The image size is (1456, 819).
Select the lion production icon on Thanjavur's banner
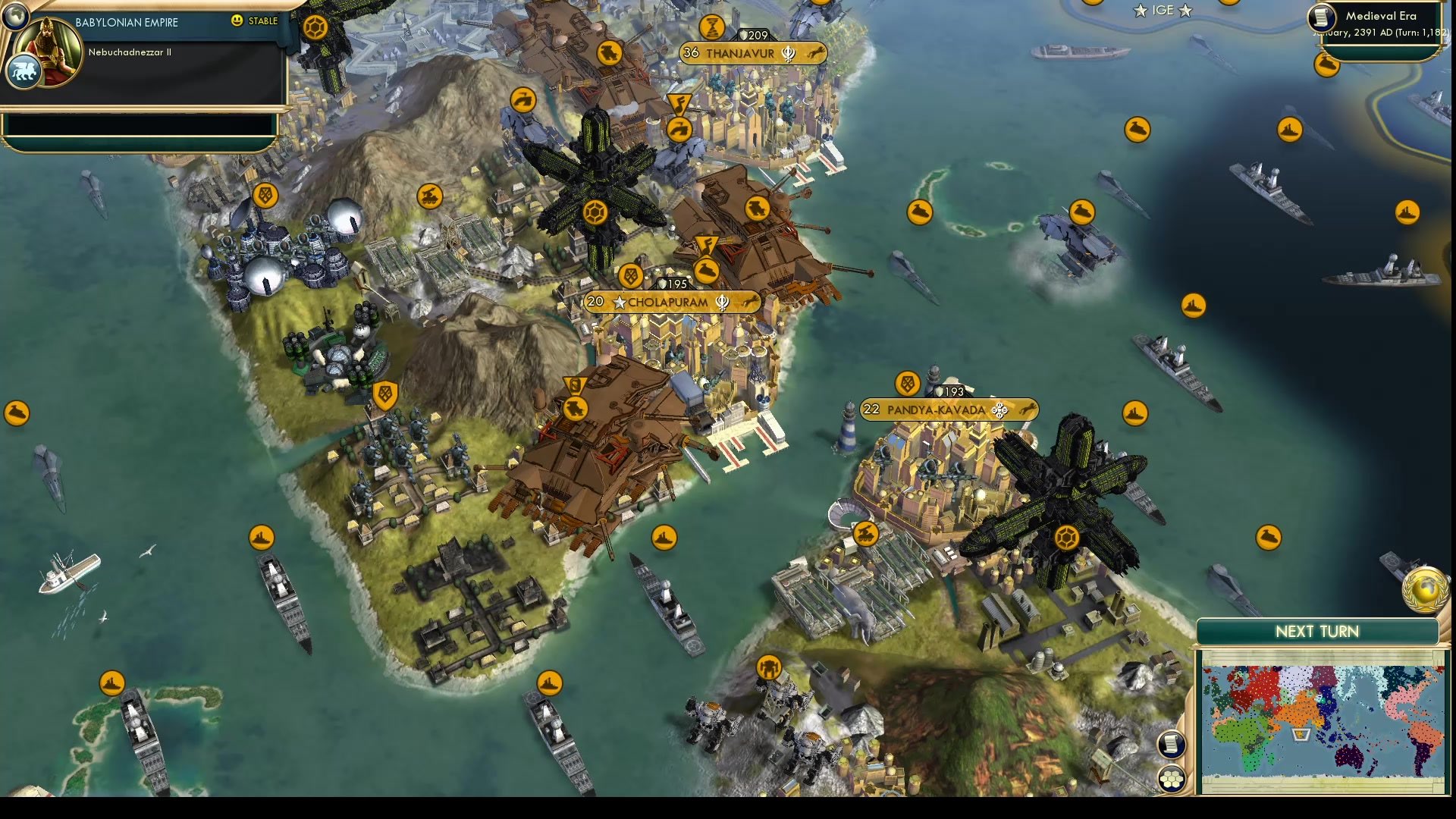815,53
